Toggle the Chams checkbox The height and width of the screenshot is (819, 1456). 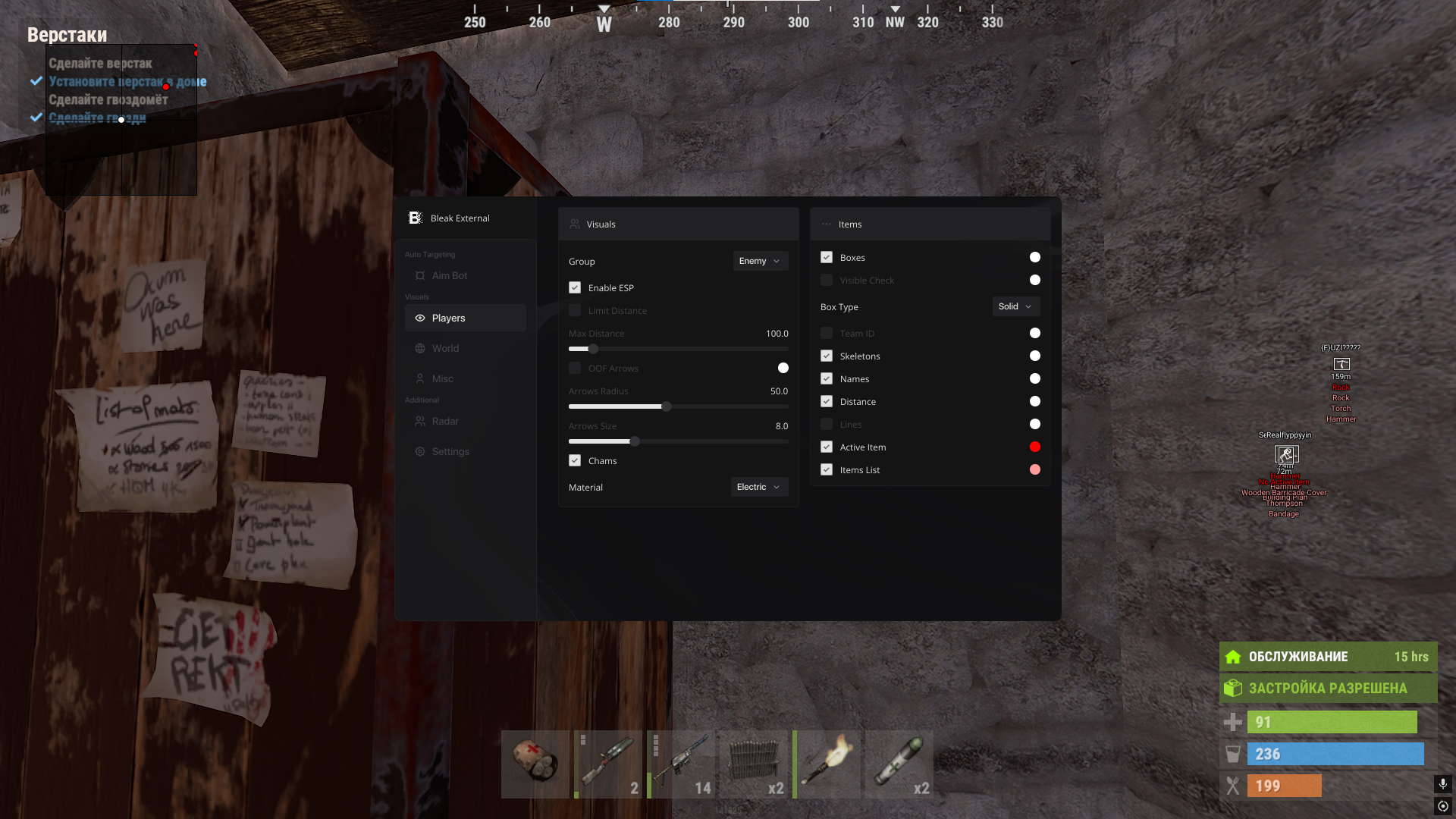pos(576,460)
